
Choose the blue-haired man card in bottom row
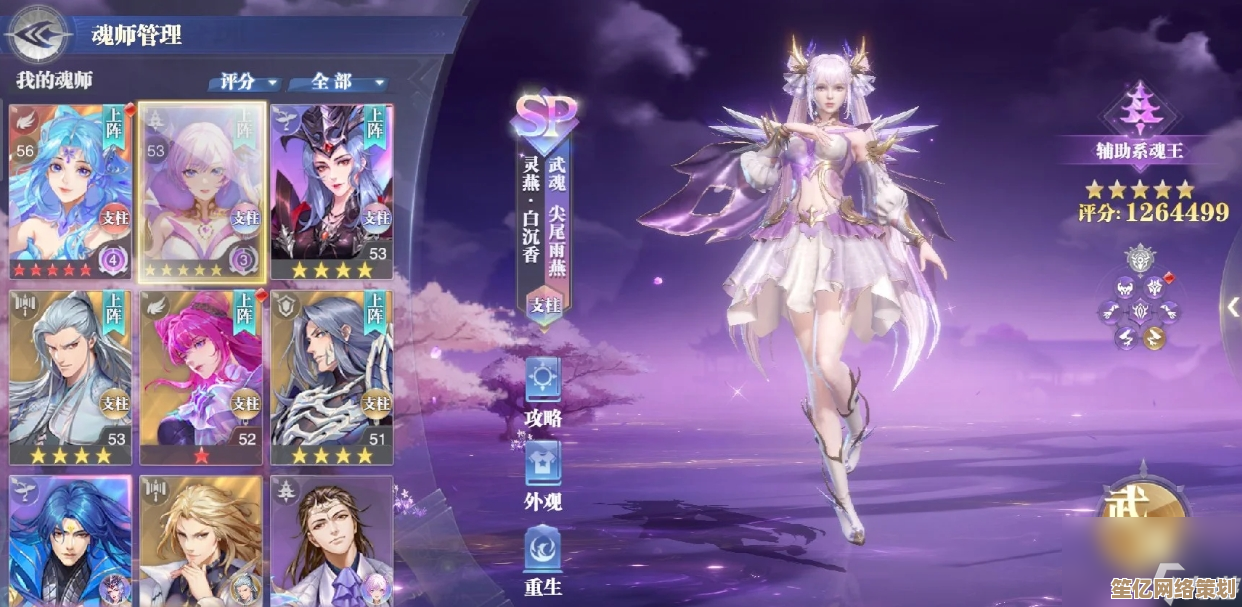click(x=69, y=540)
